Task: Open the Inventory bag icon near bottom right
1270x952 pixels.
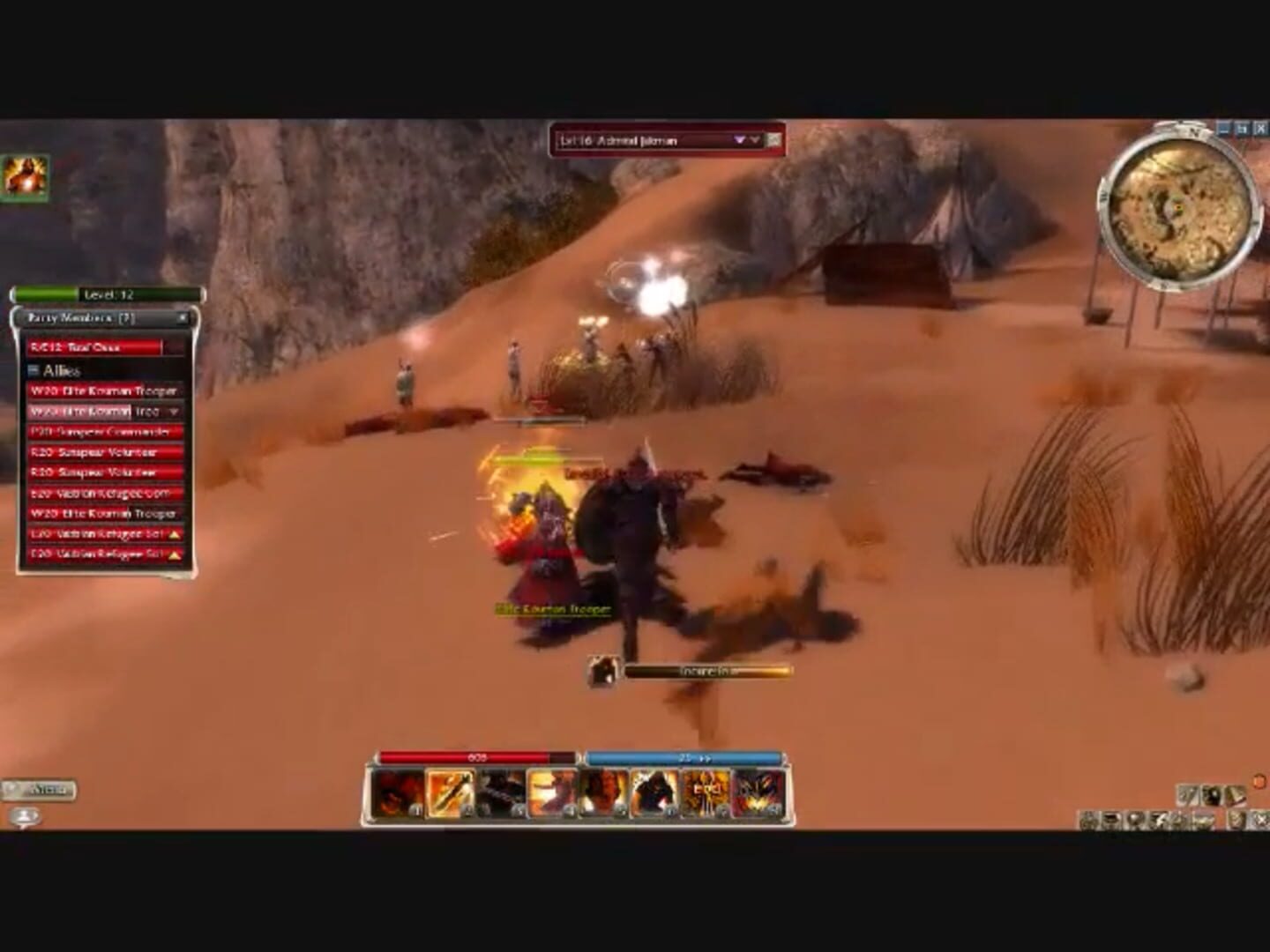Action: tap(1112, 820)
